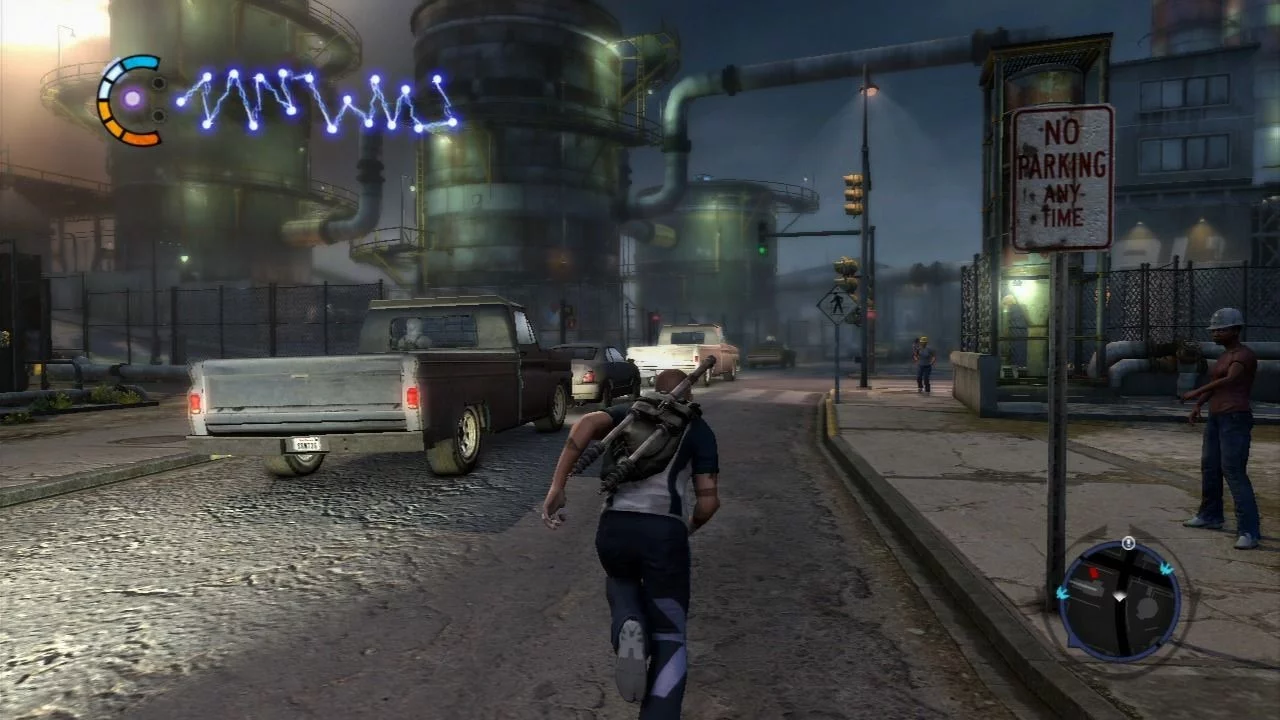Click the purple orb in the karma meter
1280x720 pixels.
click(132, 98)
